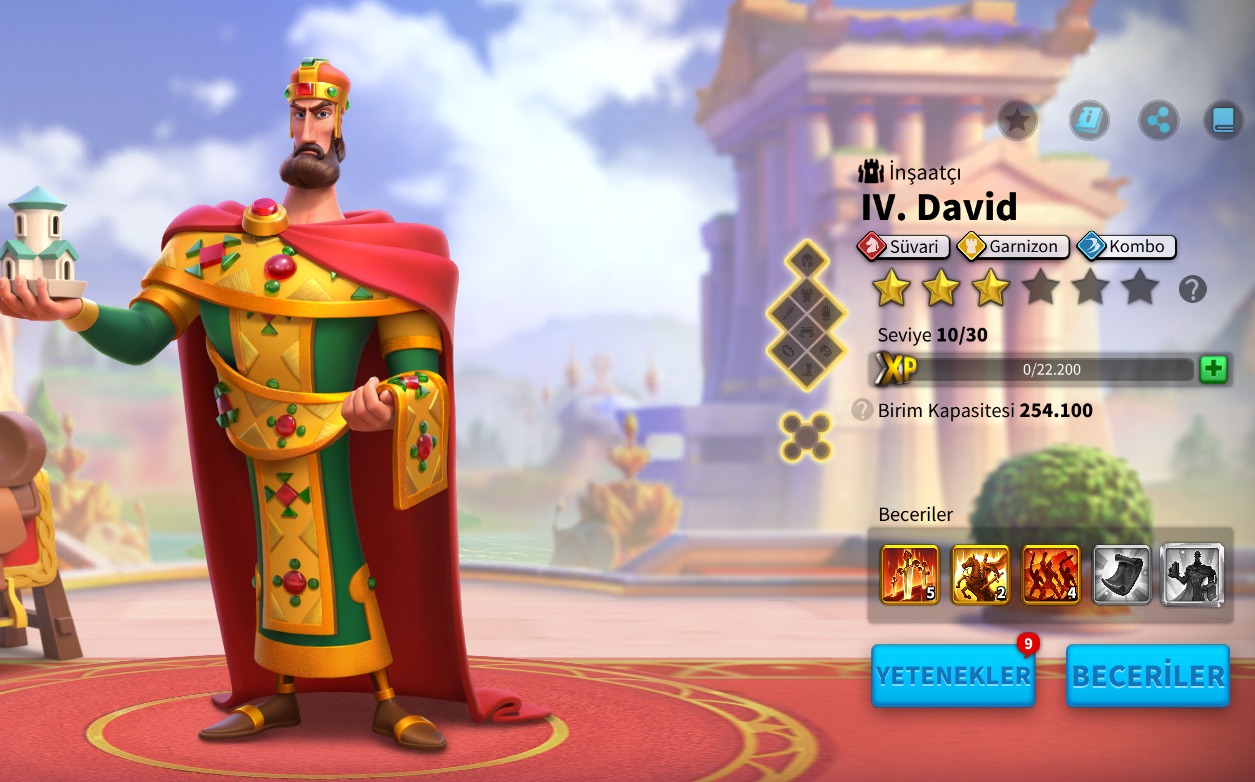Open the commander info book icon
1255x782 pixels.
coord(1089,121)
